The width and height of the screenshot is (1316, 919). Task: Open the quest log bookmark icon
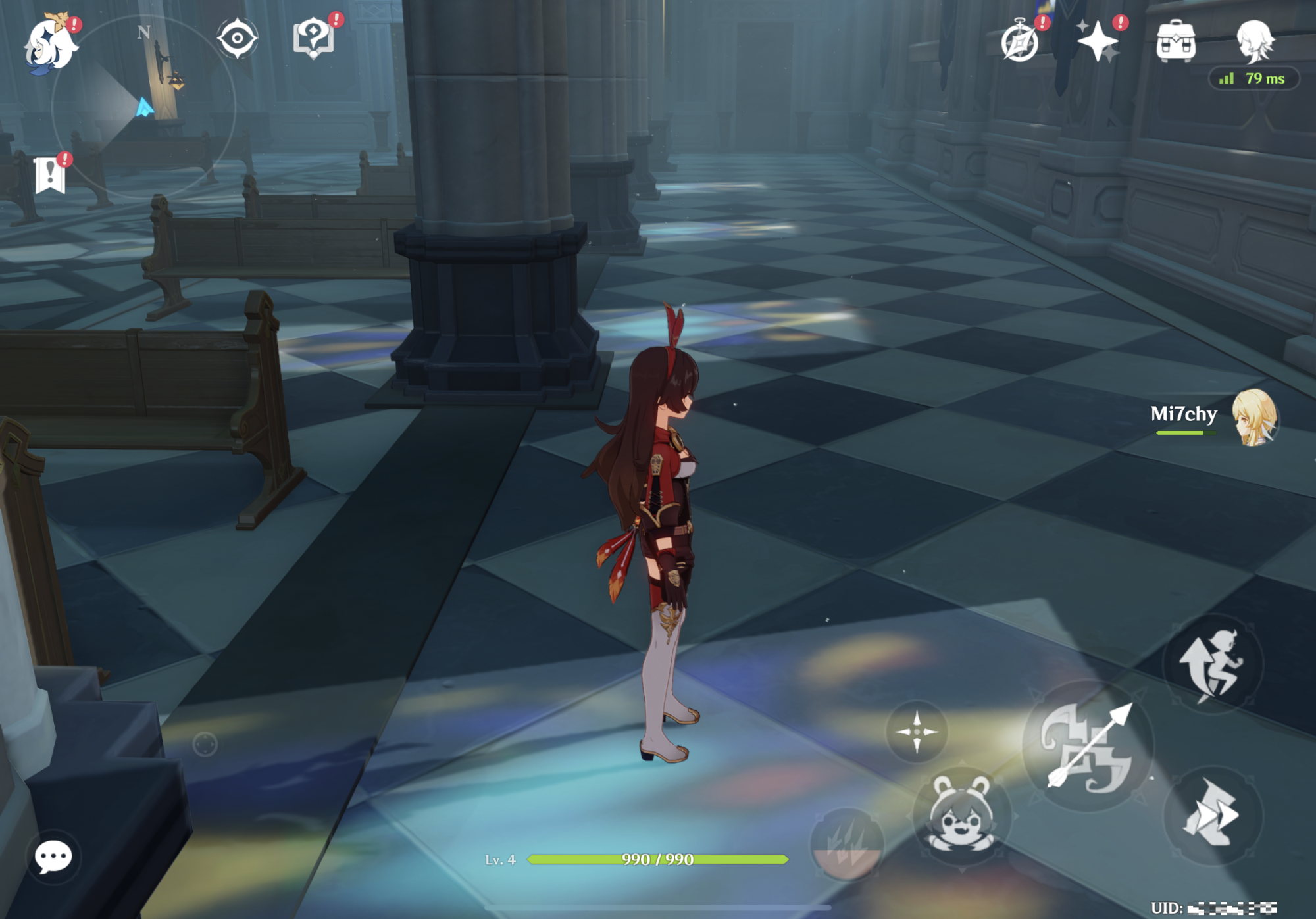[x=50, y=175]
